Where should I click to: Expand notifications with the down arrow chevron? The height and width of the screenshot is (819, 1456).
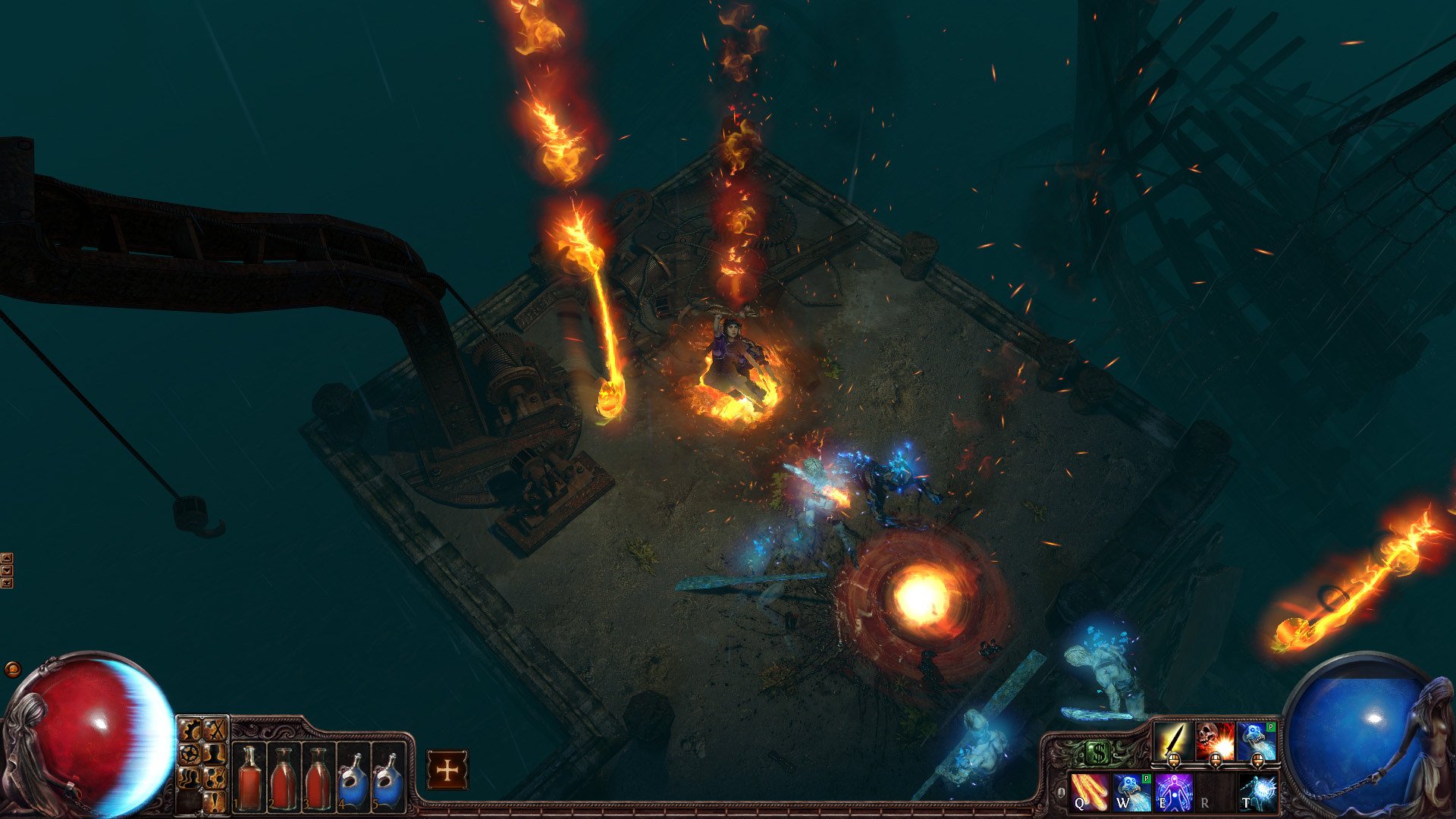click(x=7, y=570)
